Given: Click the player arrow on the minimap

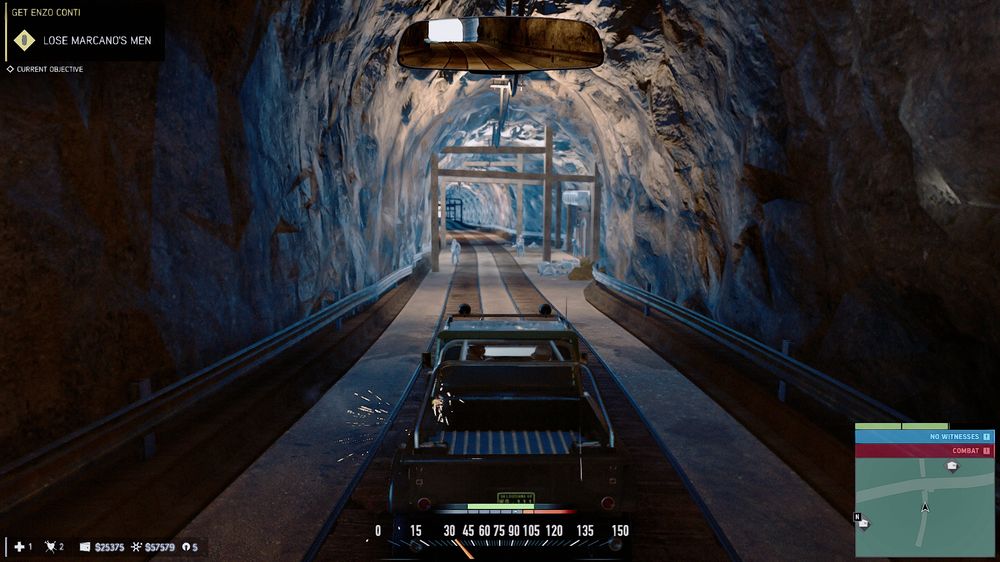Looking at the screenshot, I should click(x=925, y=507).
